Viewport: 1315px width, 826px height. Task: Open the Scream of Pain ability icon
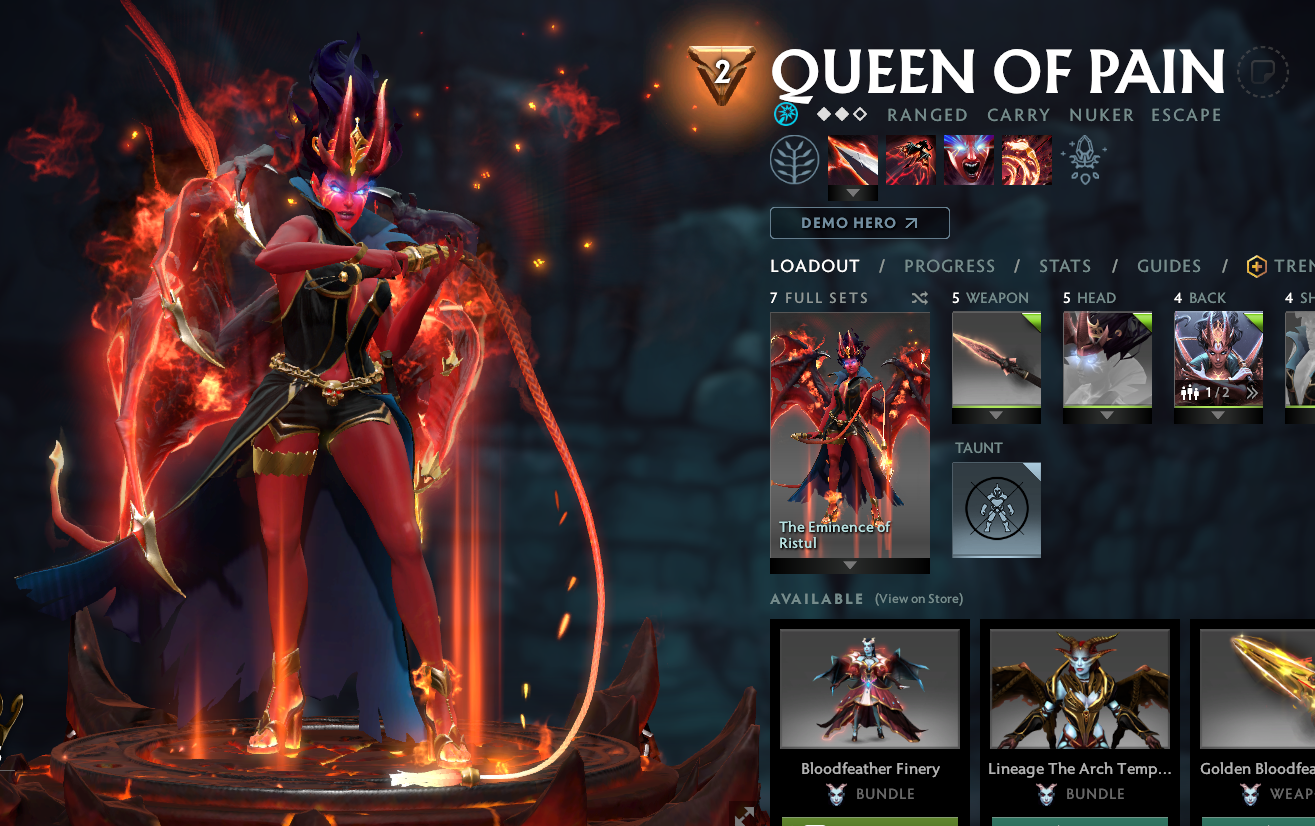coord(968,160)
